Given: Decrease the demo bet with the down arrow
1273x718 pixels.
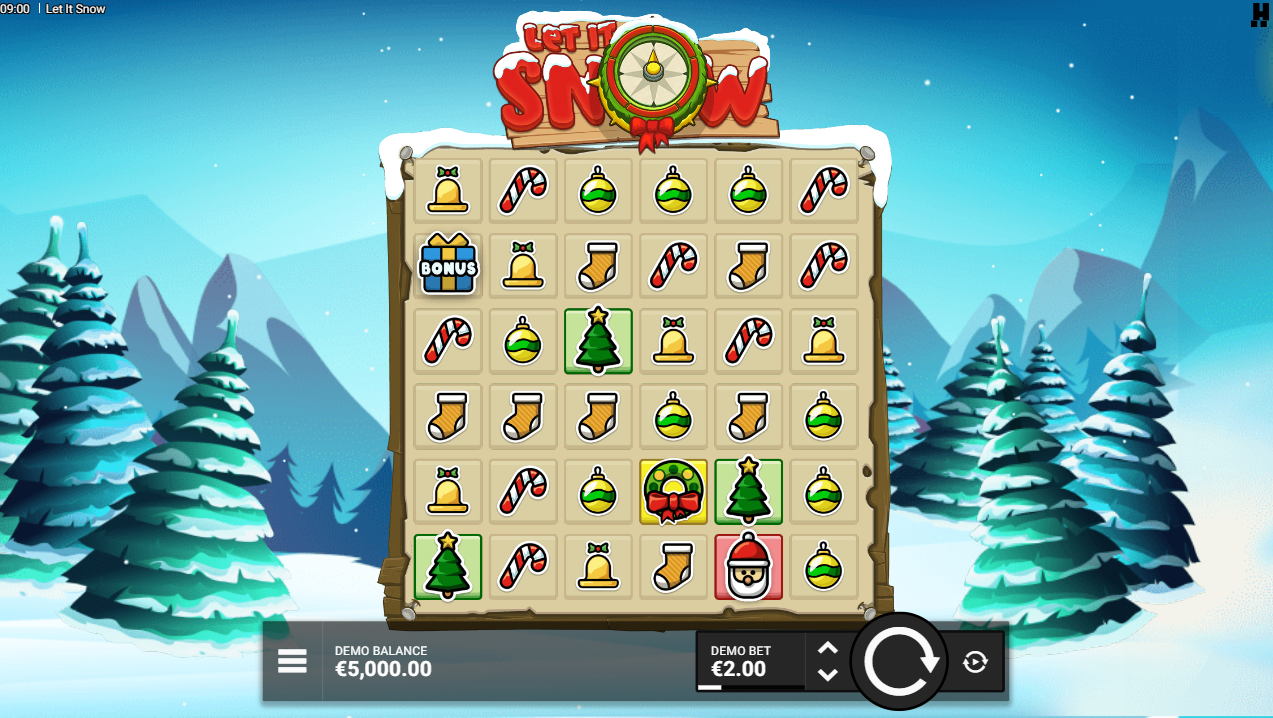Looking at the screenshot, I should point(827,674).
